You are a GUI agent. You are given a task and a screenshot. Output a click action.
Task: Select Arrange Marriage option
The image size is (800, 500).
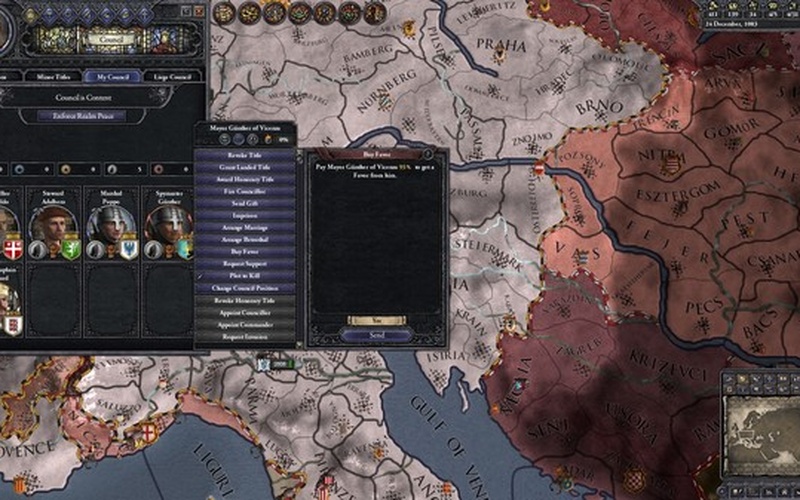tap(245, 228)
